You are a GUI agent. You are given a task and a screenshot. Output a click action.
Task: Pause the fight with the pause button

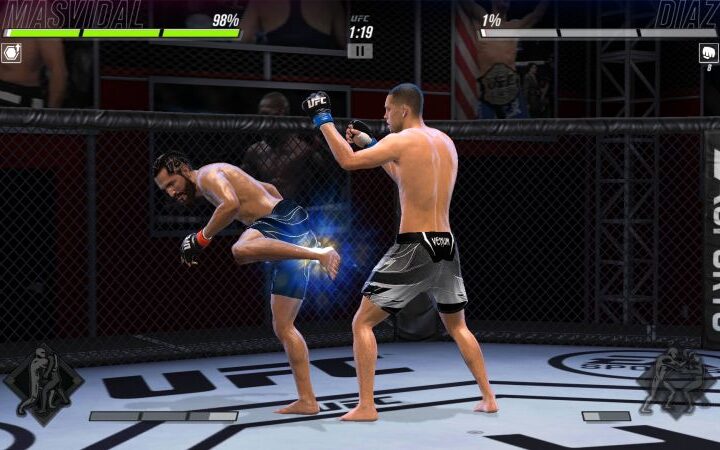click(x=360, y=51)
